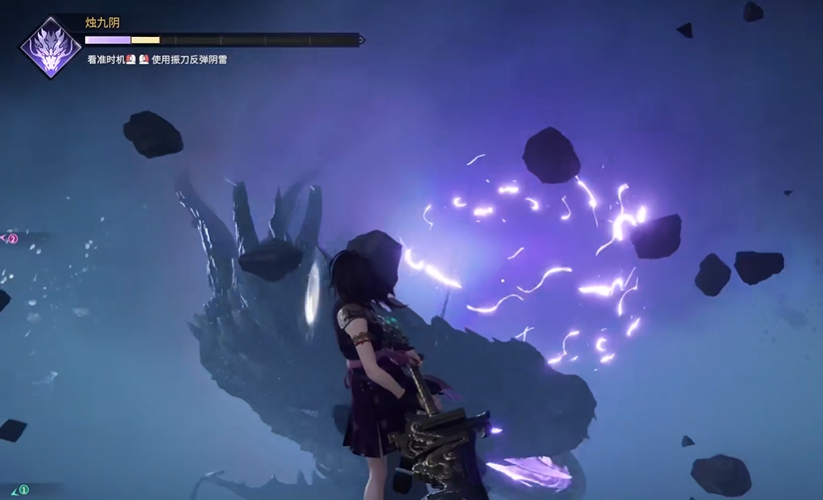Viewport: 823px width, 500px height.
Task: Select the green number 1 teammate marker
Action: click(x=23, y=490)
